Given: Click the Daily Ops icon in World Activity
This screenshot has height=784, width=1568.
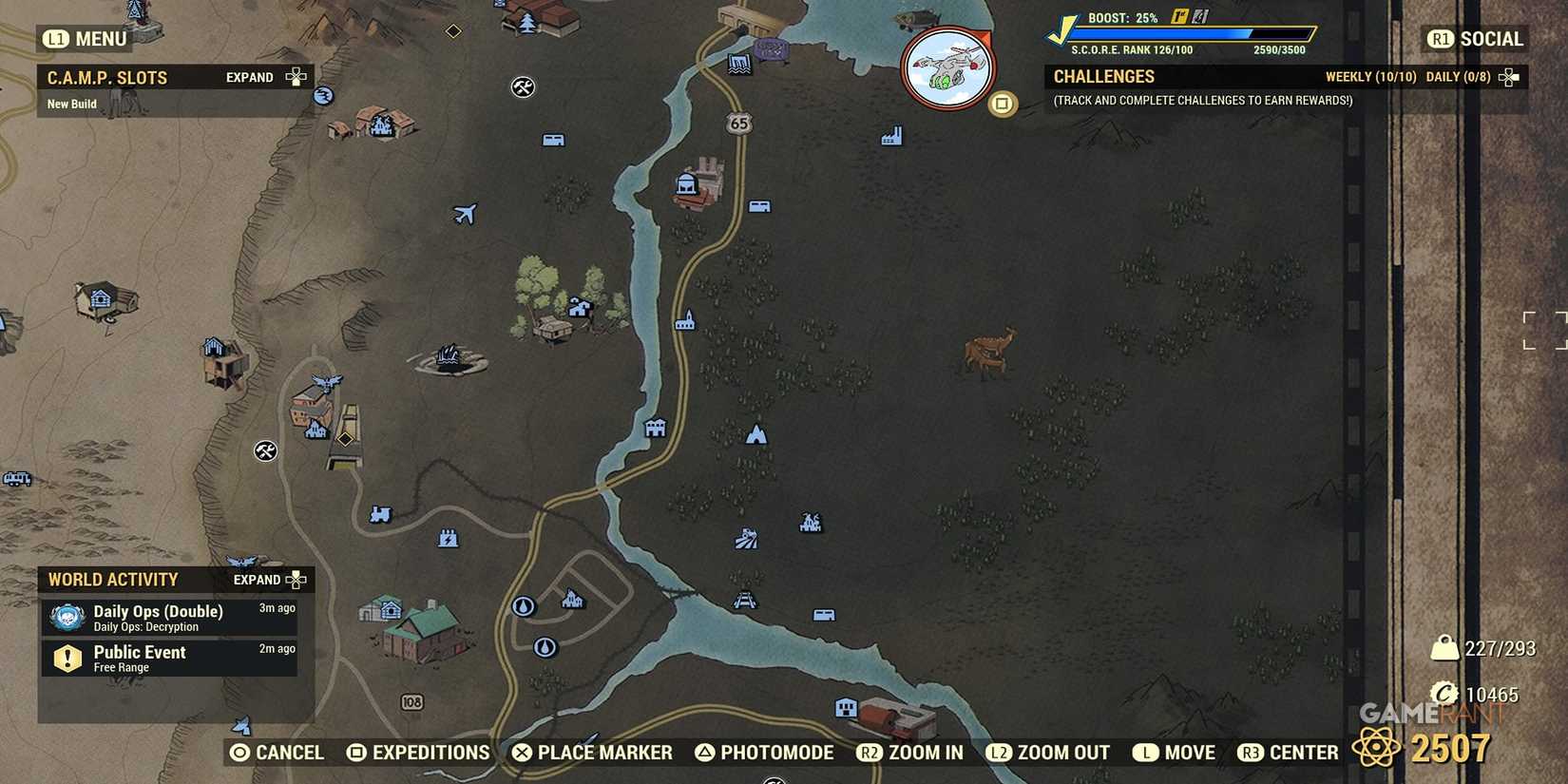Looking at the screenshot, I should pos(66,616).
